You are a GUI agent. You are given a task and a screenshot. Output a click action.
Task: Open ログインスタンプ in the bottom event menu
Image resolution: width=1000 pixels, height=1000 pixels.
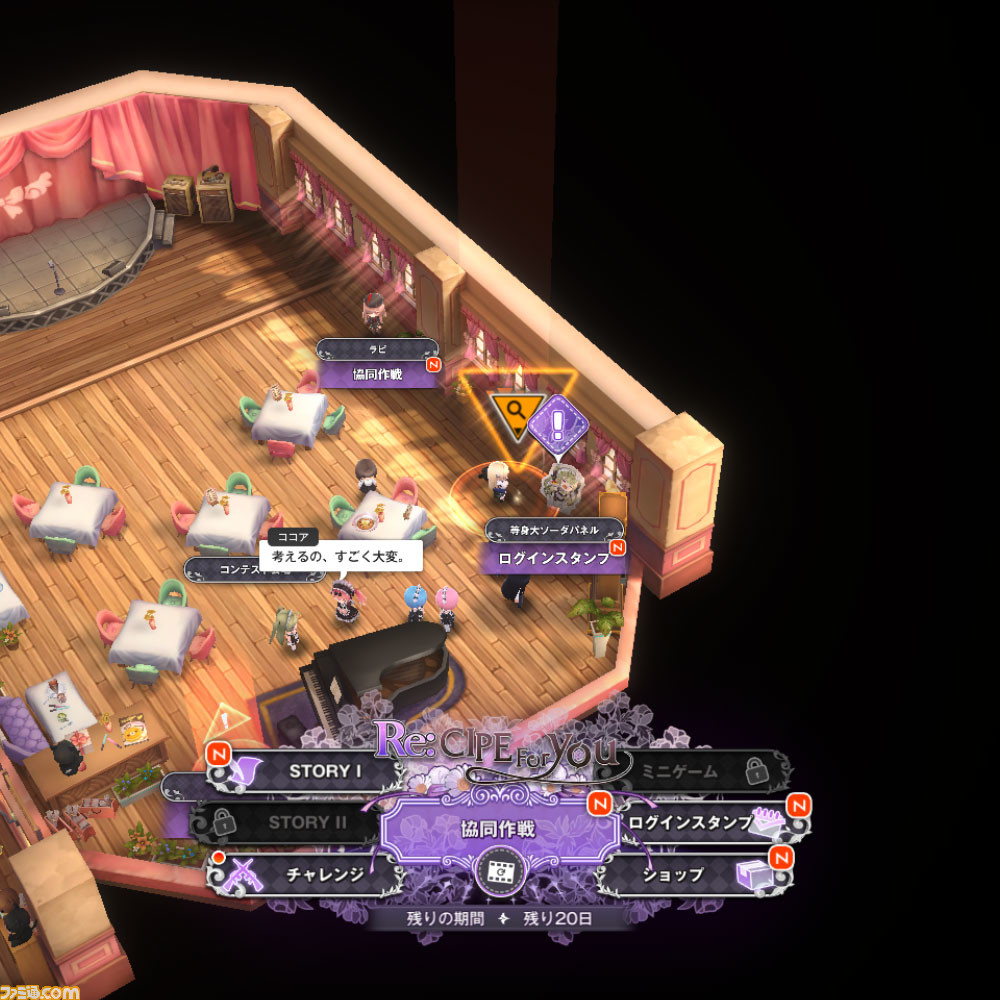click(700, 823)
